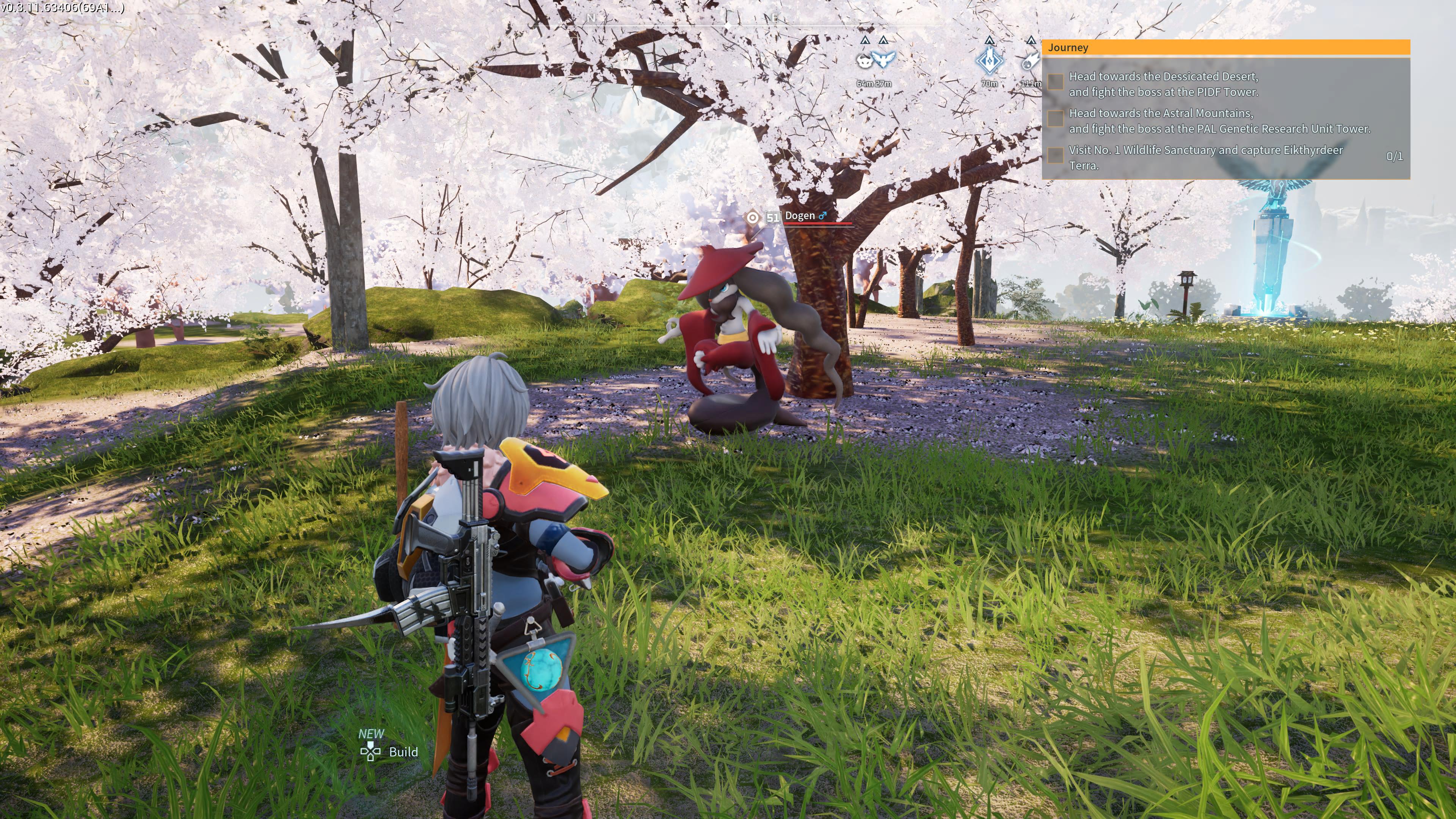This screenshot has width=1456, height=819.
Task: Tick the Eikthyrdeer Terra capture objective checkbox
Action: pos(1055,155)
